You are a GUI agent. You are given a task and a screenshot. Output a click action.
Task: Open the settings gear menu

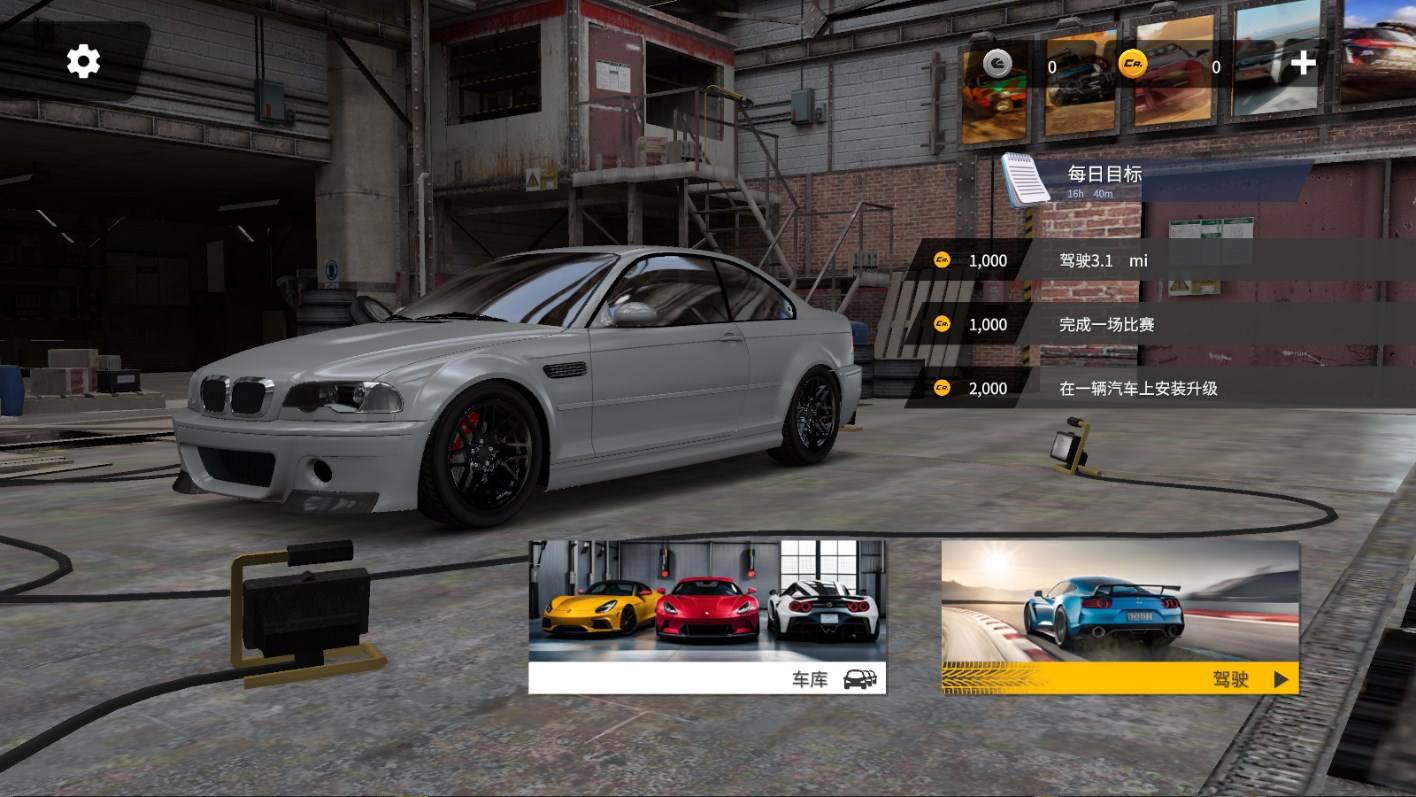(84, 62)
